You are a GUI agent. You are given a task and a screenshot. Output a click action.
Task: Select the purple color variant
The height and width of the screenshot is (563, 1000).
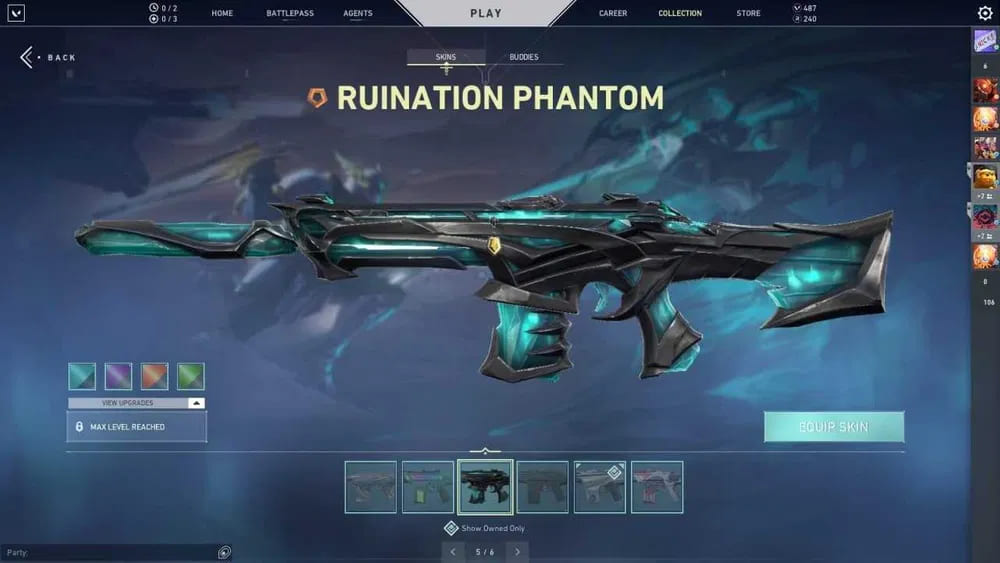click(x=118, y=376)
